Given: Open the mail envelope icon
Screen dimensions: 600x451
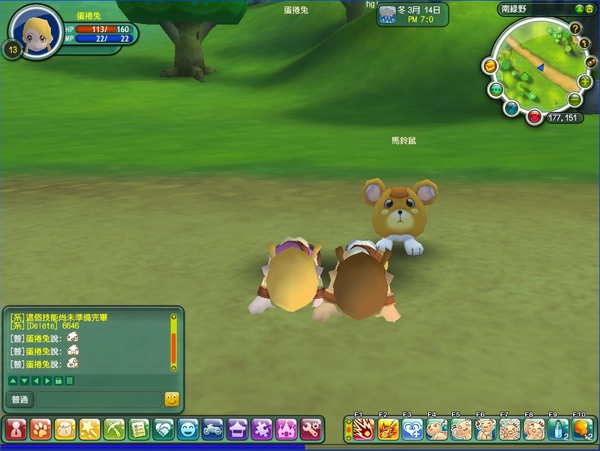Looking at the screenshot, I should (489, 65).
